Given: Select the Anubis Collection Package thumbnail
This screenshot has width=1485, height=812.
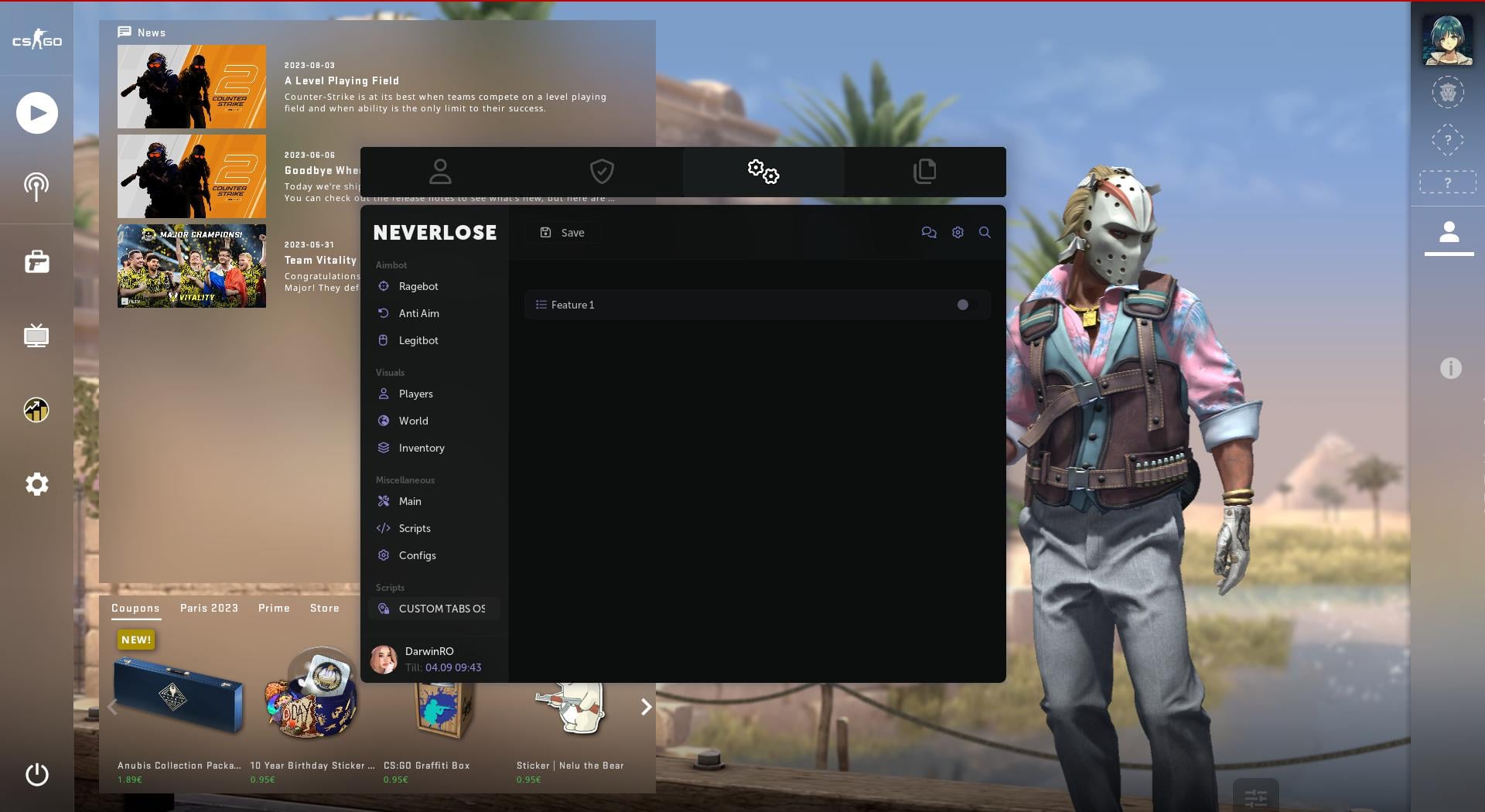Looking at the screenshot, I should (x=179, y=694).
